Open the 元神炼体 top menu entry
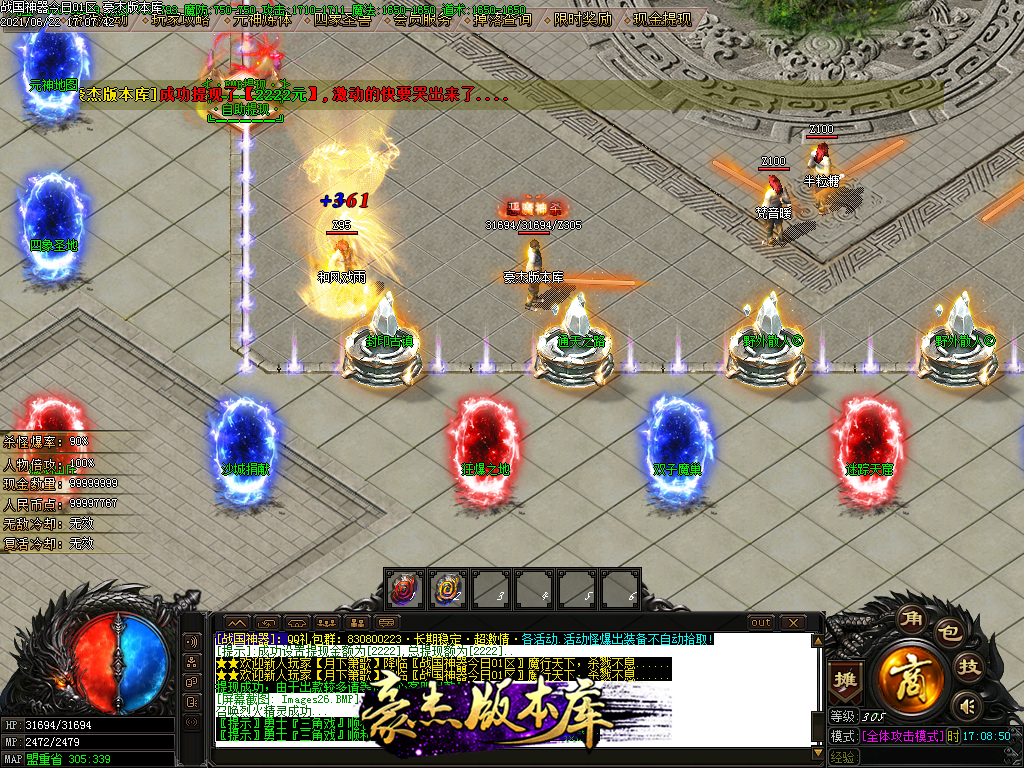 click(x=261, y=19)
